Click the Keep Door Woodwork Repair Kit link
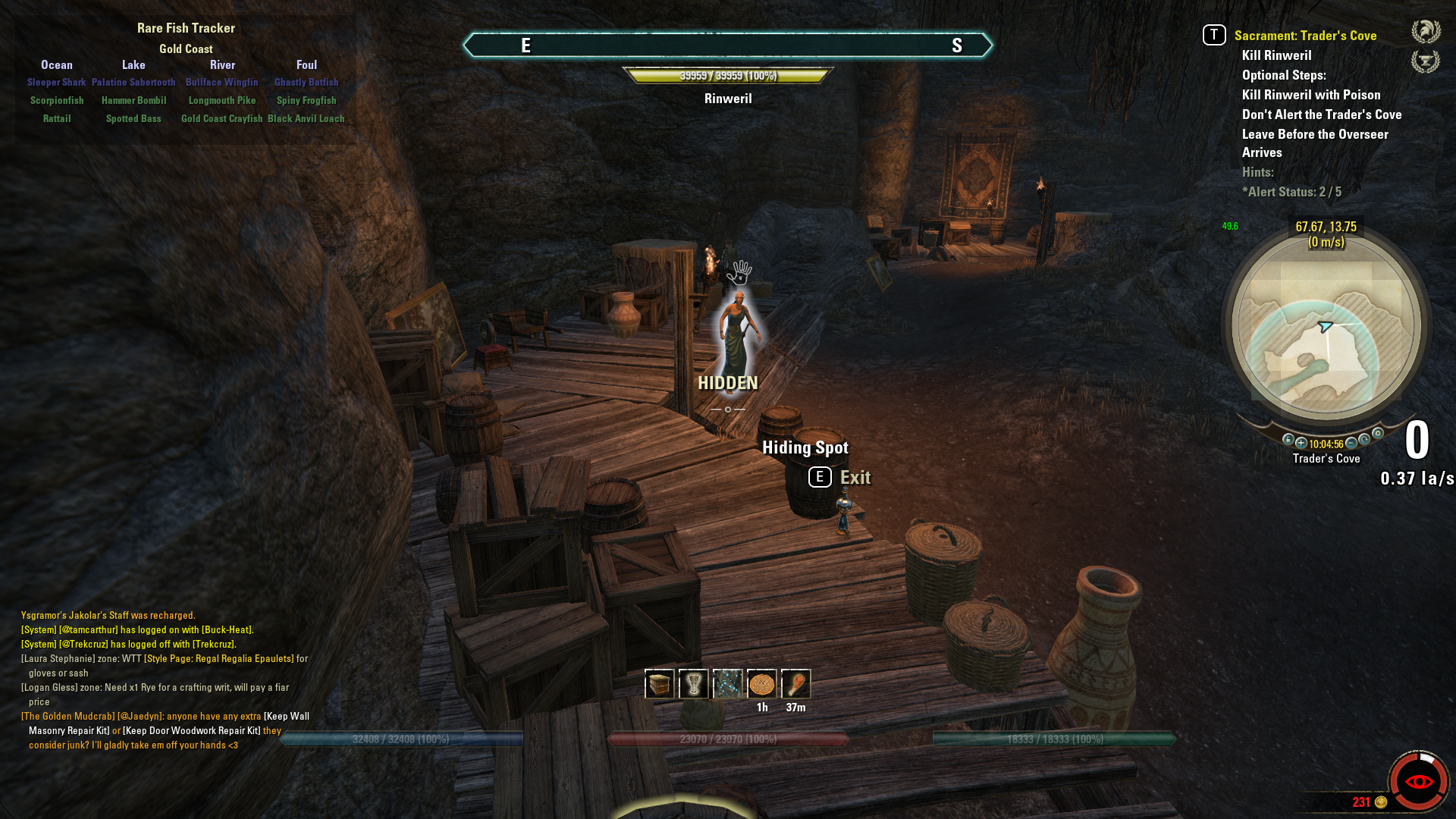The height and width of the screenshot is (819, 1456). 192,730
